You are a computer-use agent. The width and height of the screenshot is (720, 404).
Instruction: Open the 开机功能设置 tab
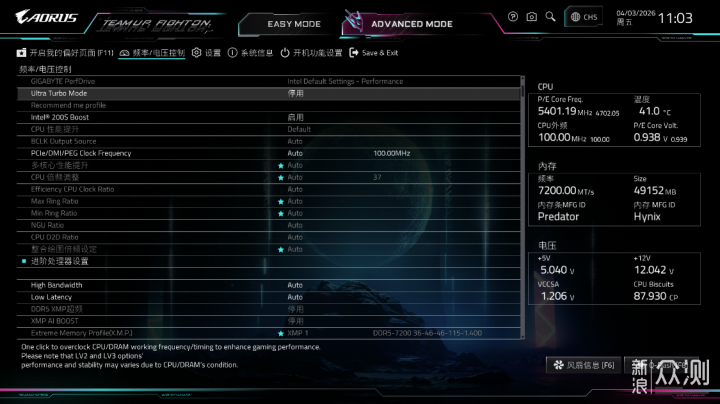(310, 52)
